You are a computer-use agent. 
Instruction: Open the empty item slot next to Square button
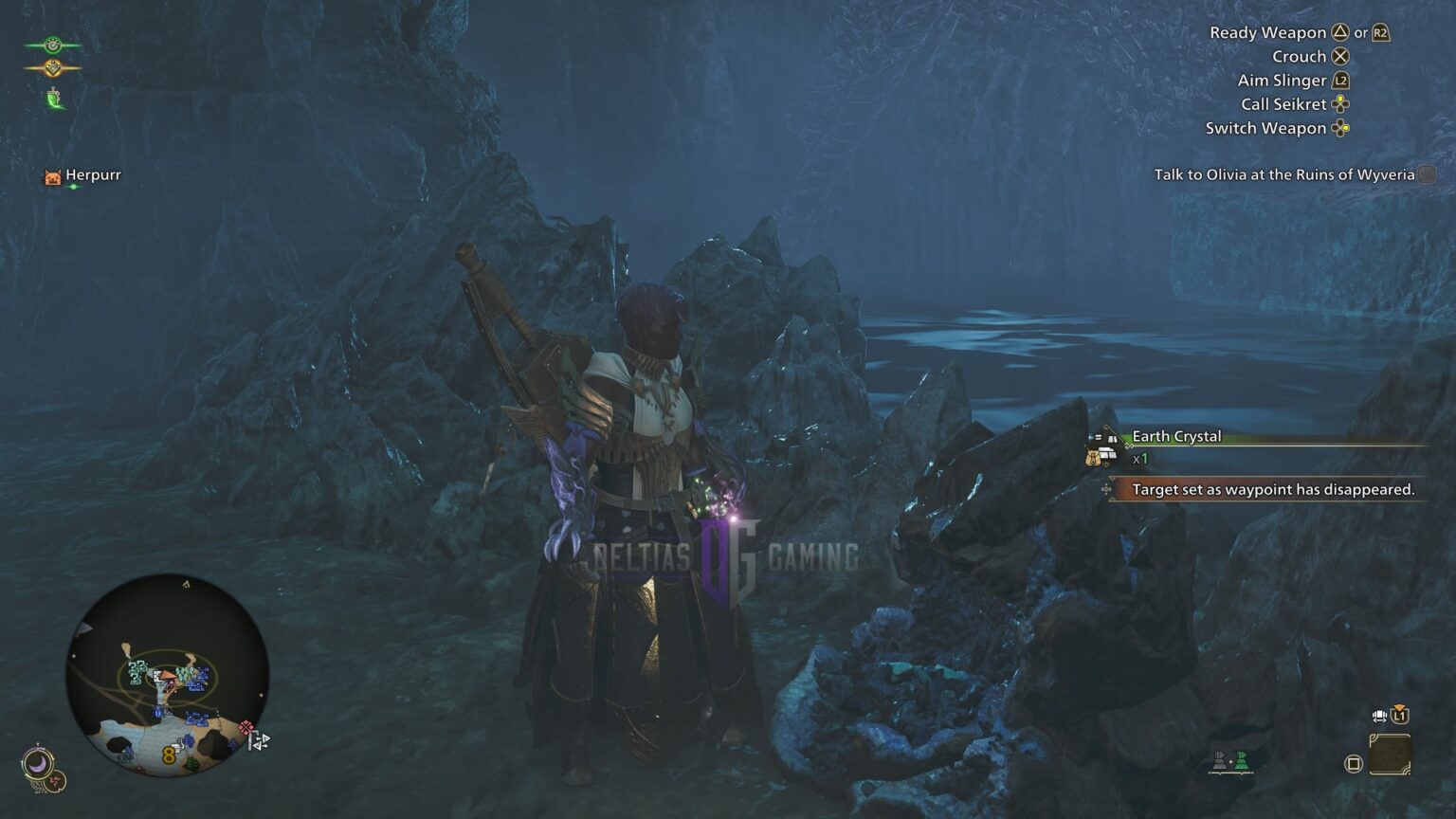coord(1390,754)
